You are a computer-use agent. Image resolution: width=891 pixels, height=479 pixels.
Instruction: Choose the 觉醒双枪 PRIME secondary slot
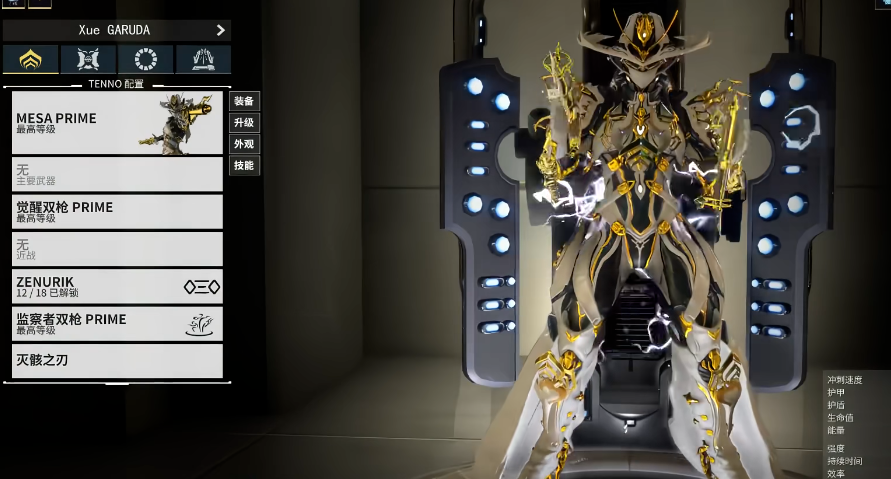(117, 211)
